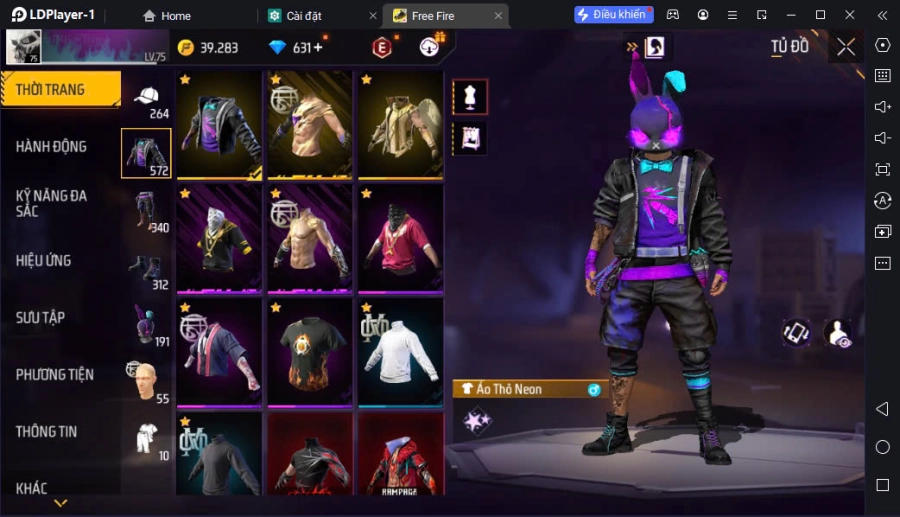Go to the Sưu Tập tab
The image size is (900, 517).
41,317
